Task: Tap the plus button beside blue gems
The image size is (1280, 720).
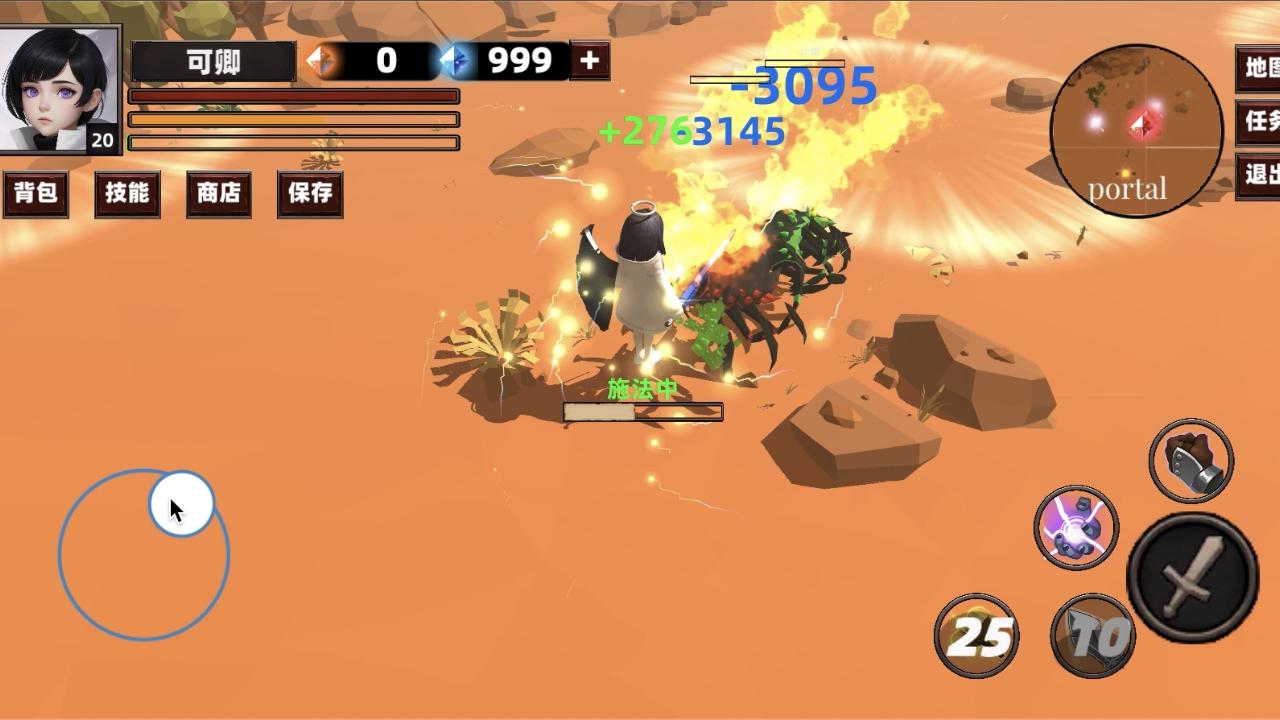Action: (589, 61)
